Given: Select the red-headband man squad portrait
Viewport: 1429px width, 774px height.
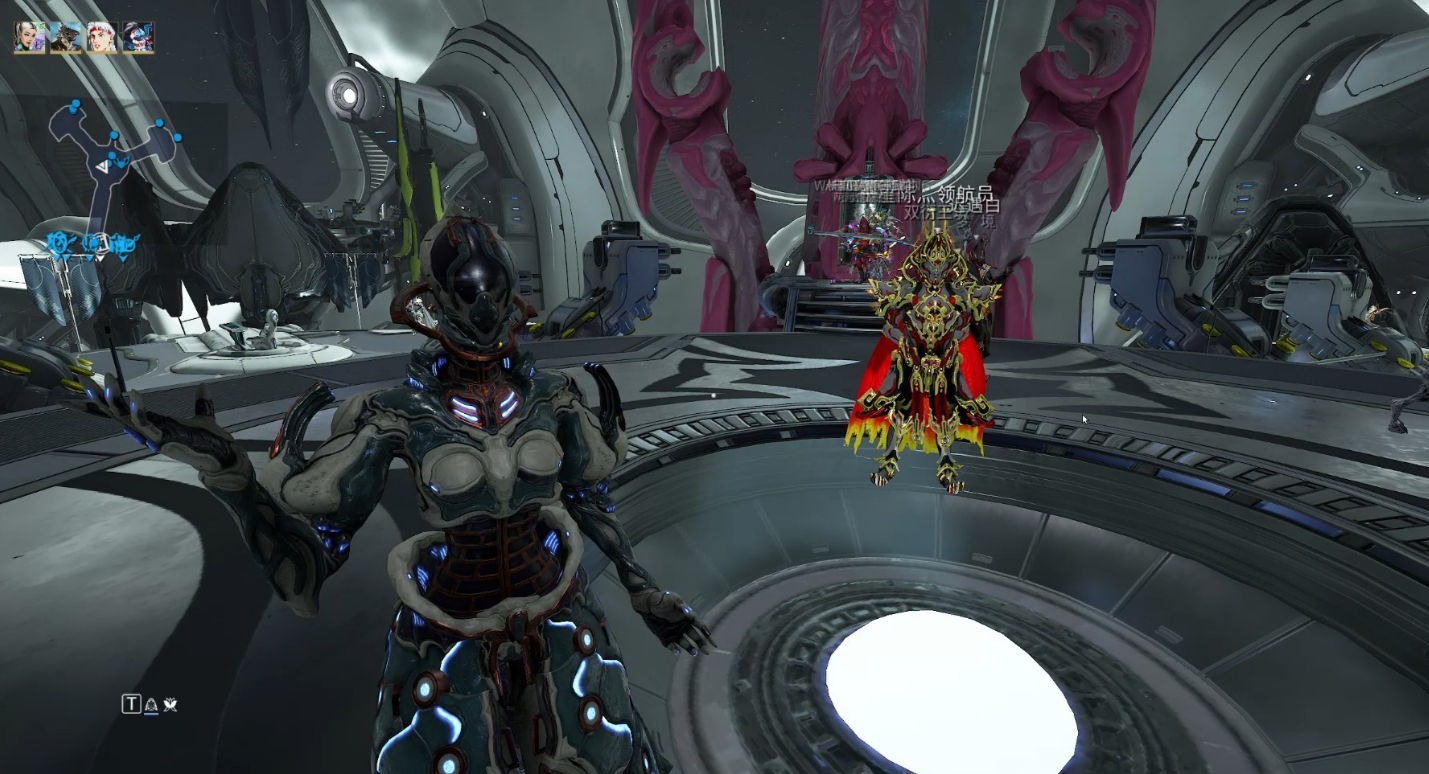Looking at the screenshot, I should (x=102, y=37).
